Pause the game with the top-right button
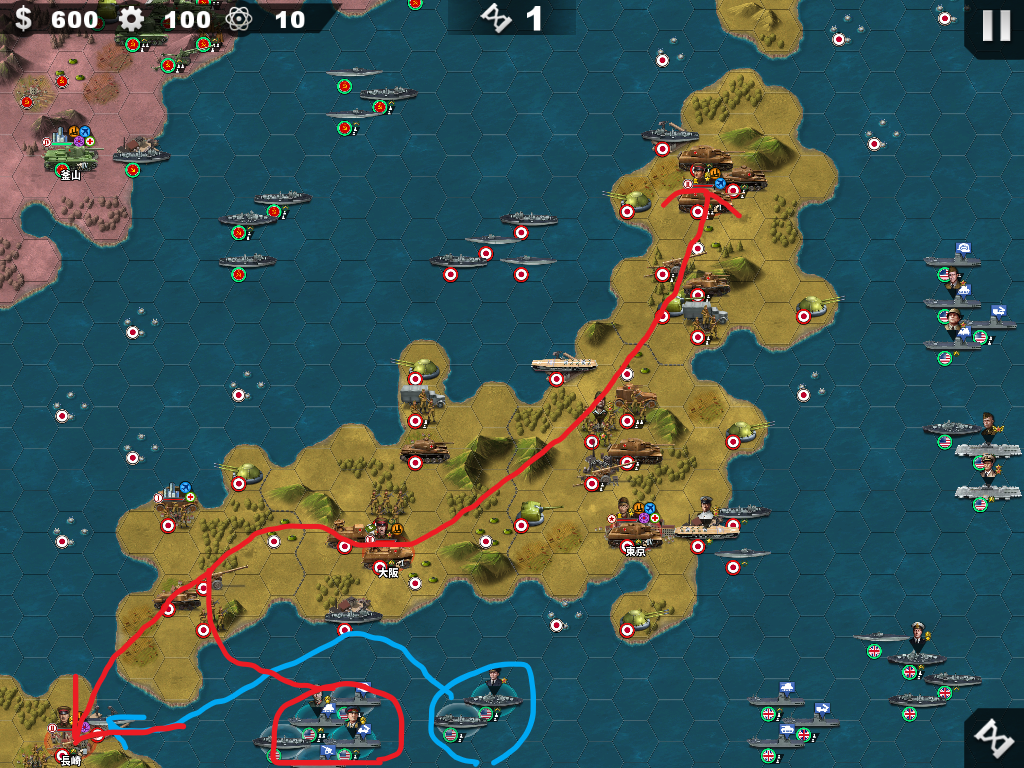 [995, 26]
